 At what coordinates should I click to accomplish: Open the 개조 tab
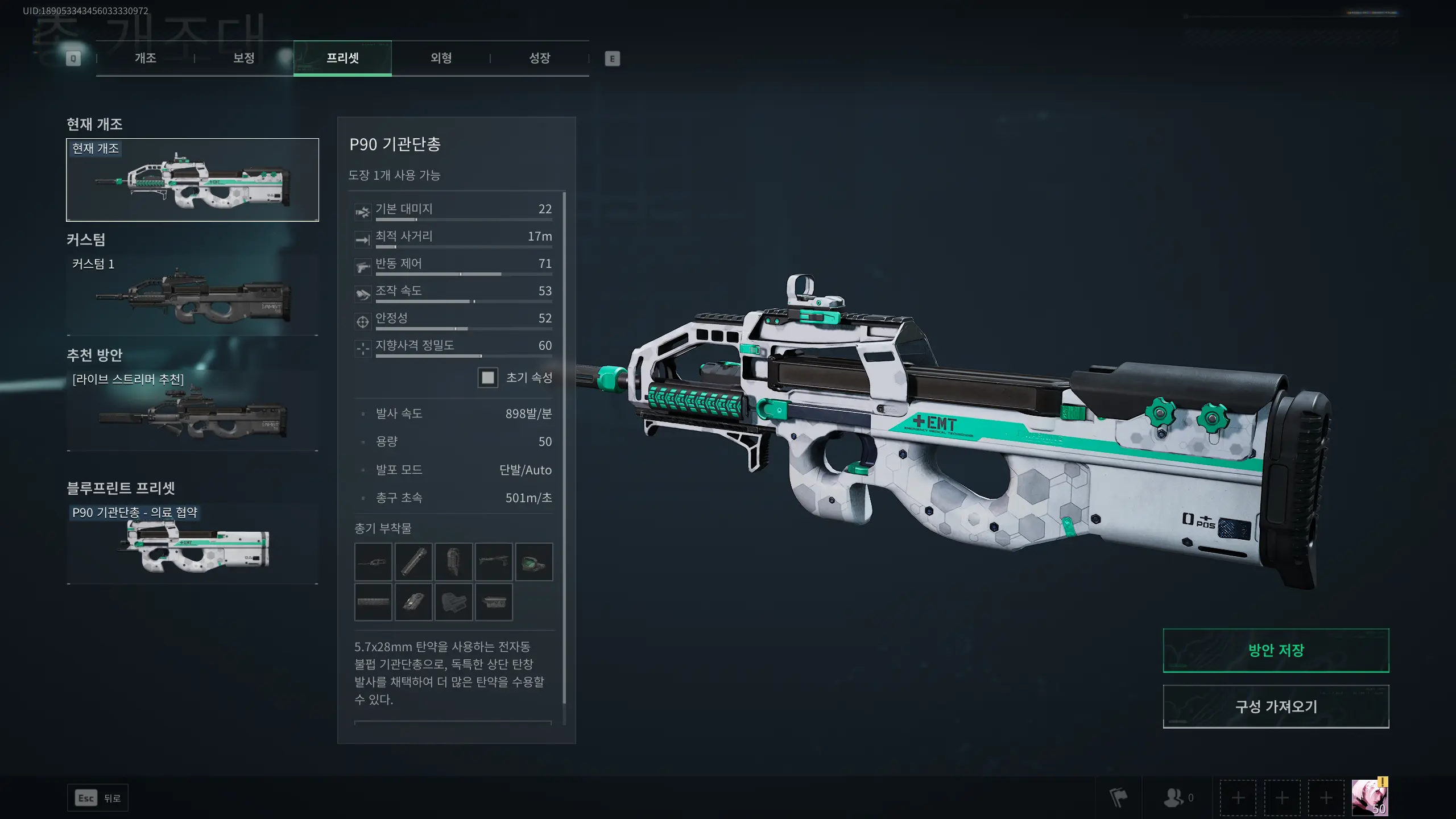[x=146, y=57]
